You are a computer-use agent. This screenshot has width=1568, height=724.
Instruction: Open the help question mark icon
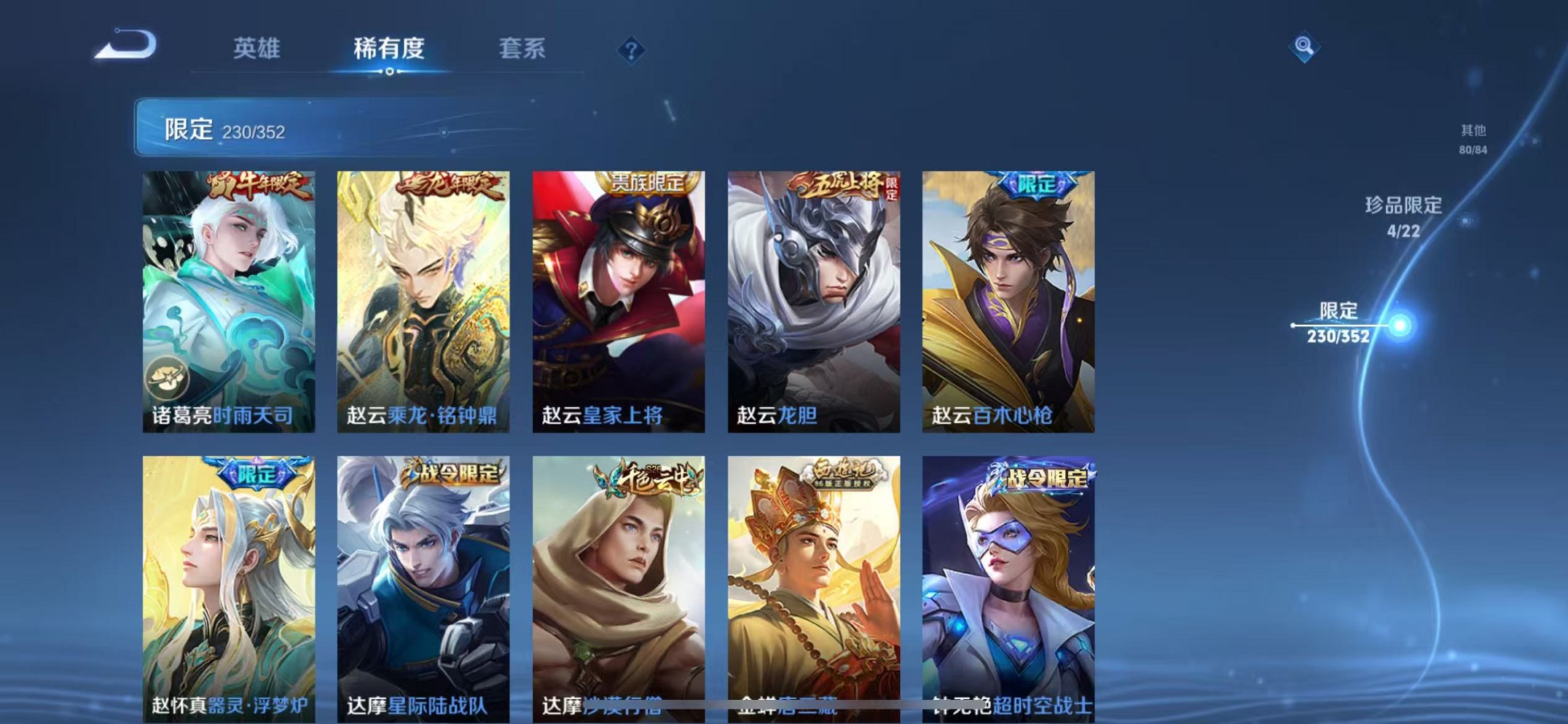[x=631, y=50]
